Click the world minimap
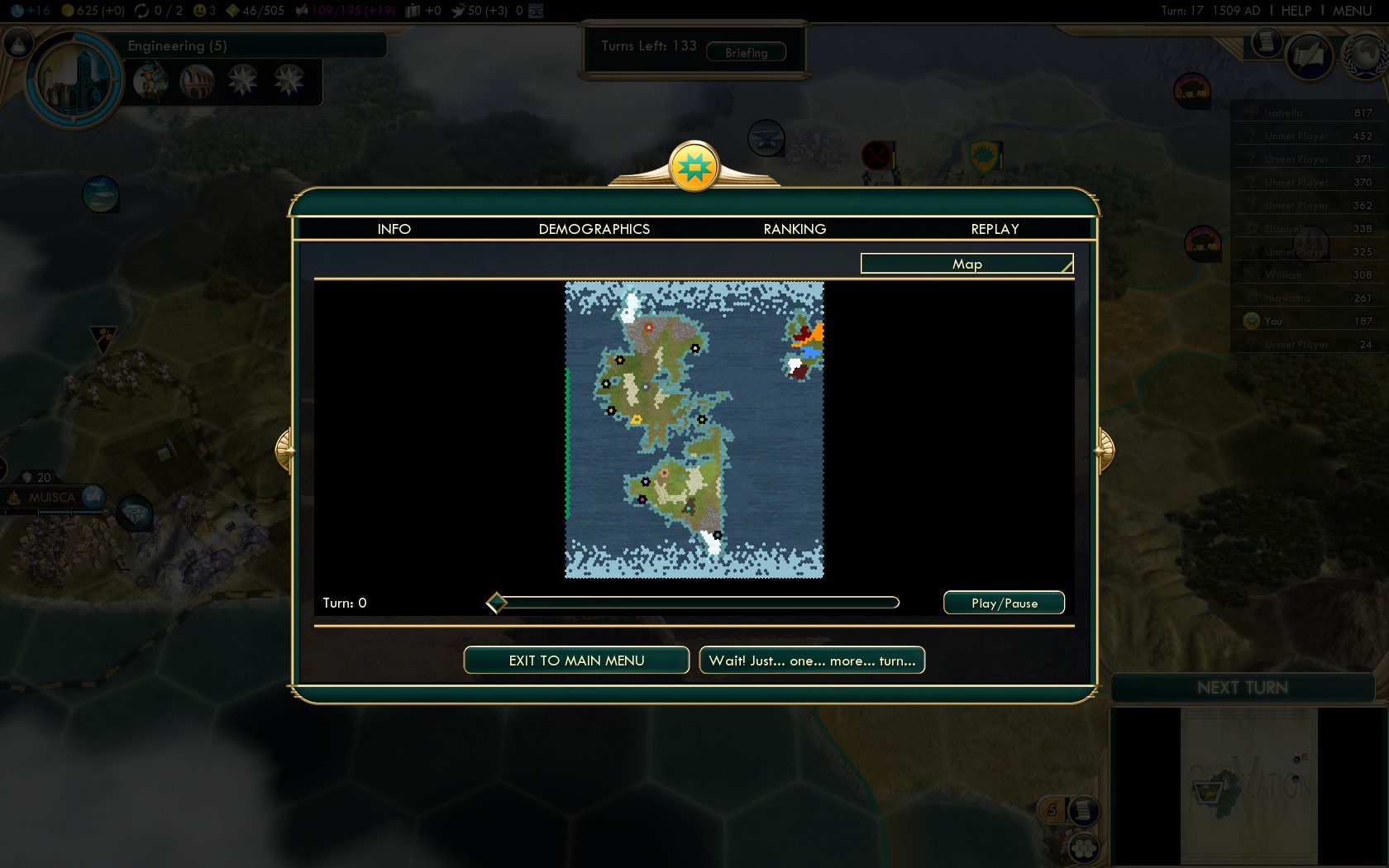 point(1248,785)
